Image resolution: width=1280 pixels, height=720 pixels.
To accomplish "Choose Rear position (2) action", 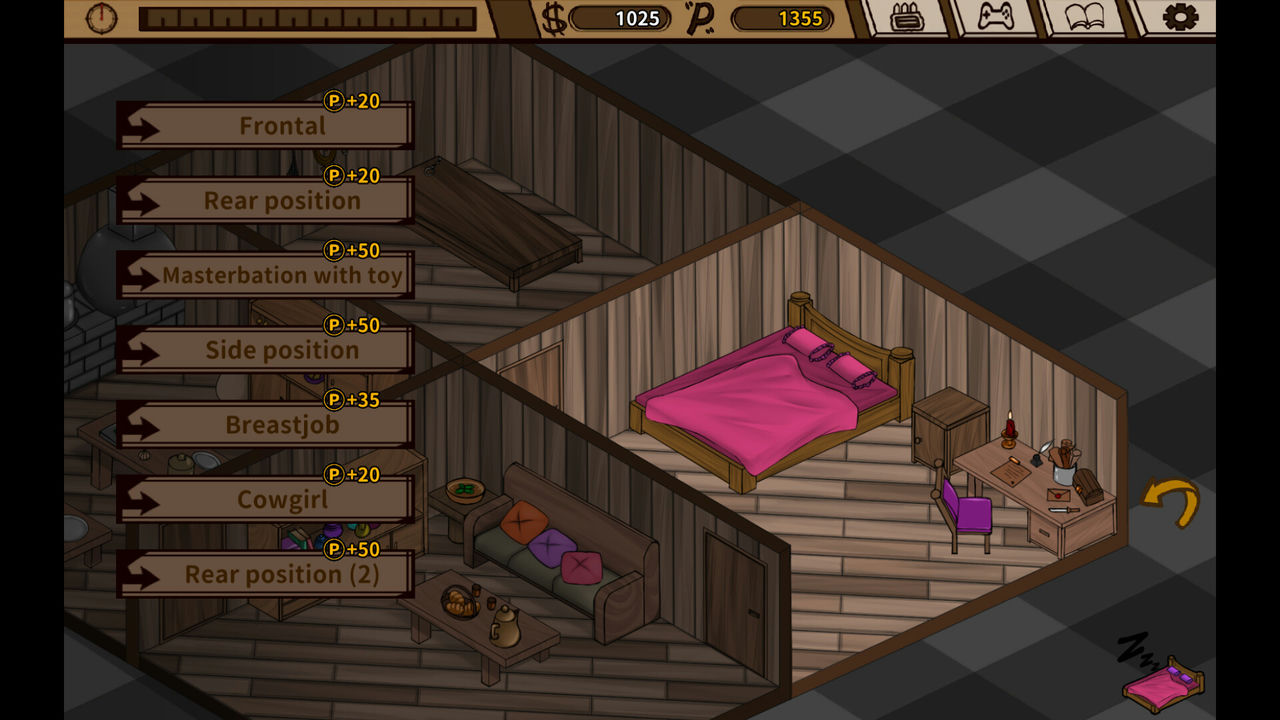I will click(282, 575).
